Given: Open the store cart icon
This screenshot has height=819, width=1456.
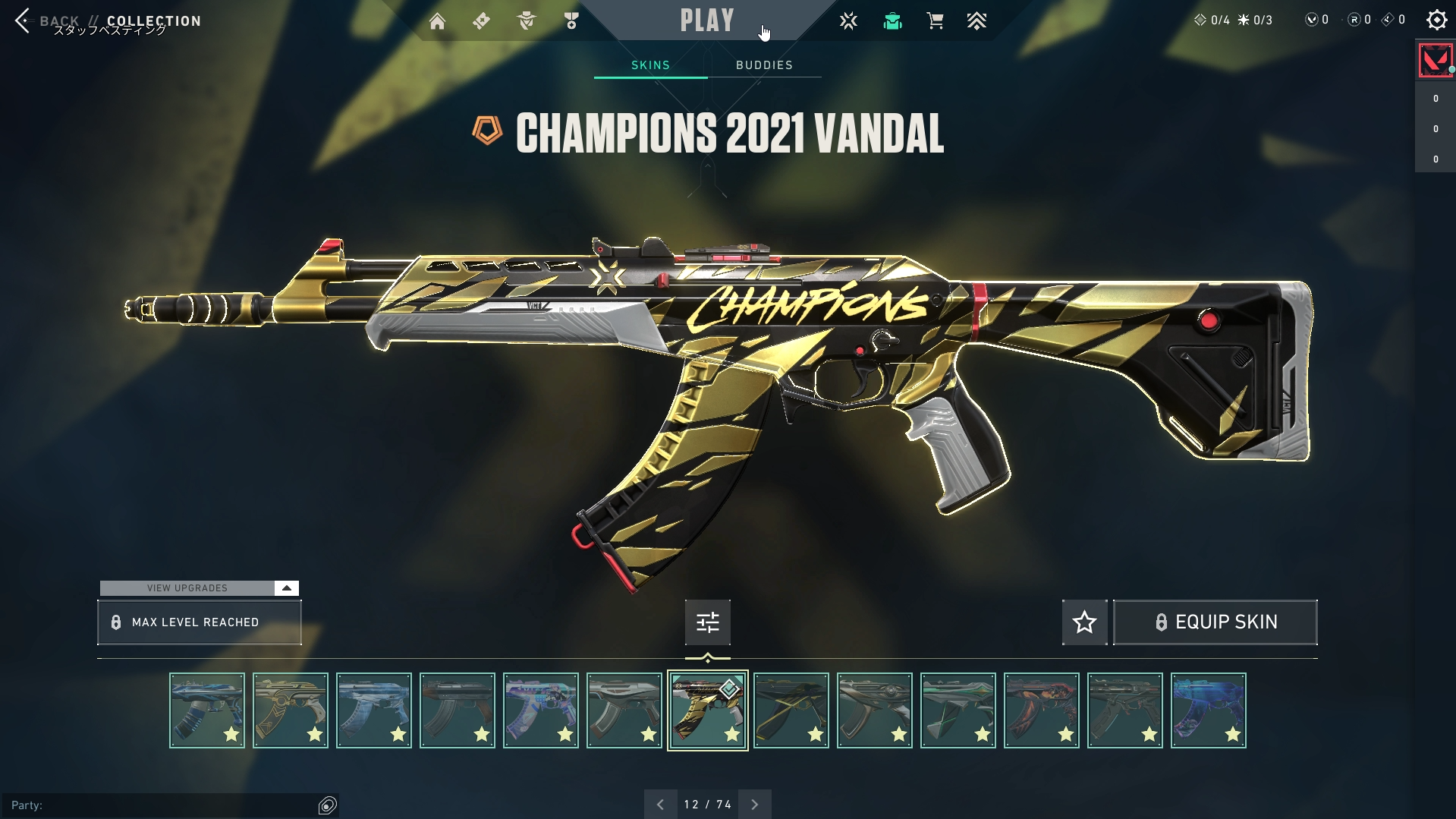Looking at the screenshot, I should point(935,21).
